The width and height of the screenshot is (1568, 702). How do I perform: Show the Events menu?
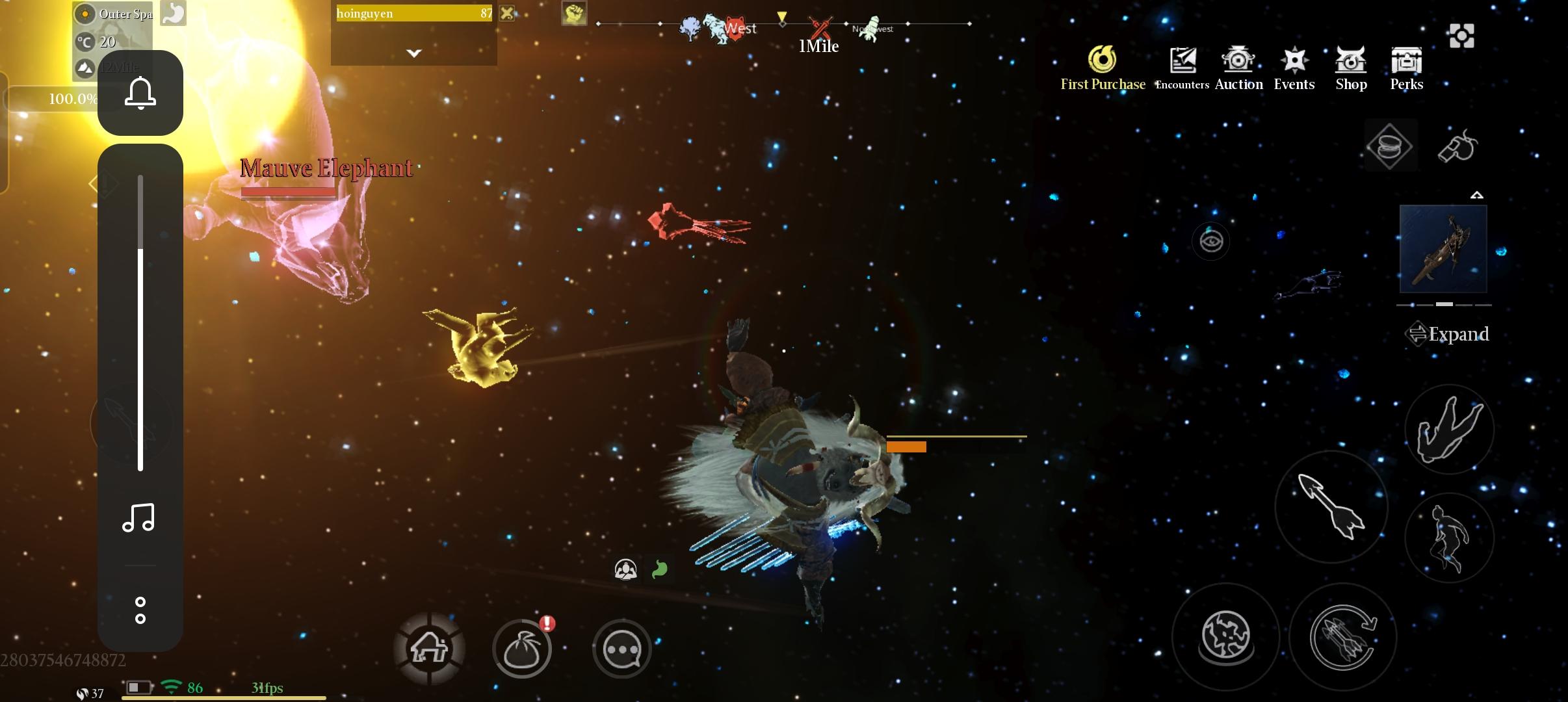point(1294,68)
